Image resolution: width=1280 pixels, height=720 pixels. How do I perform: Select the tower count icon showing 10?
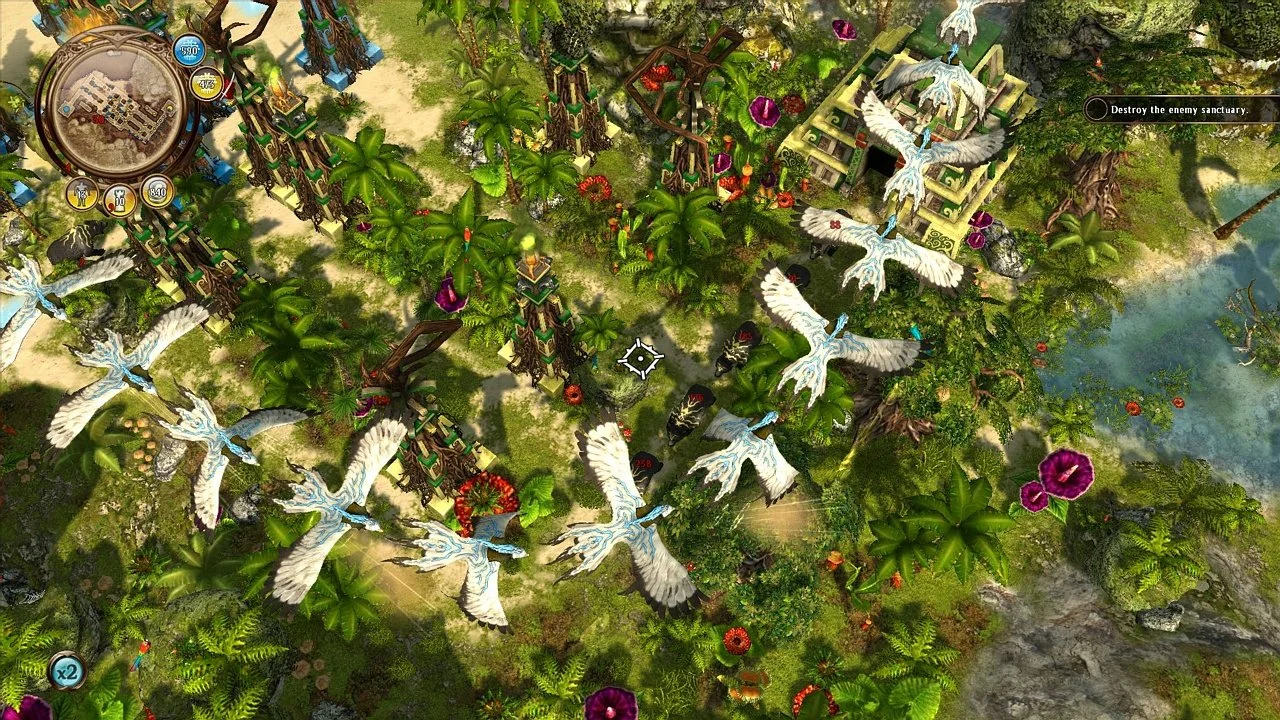pos(118,197)
